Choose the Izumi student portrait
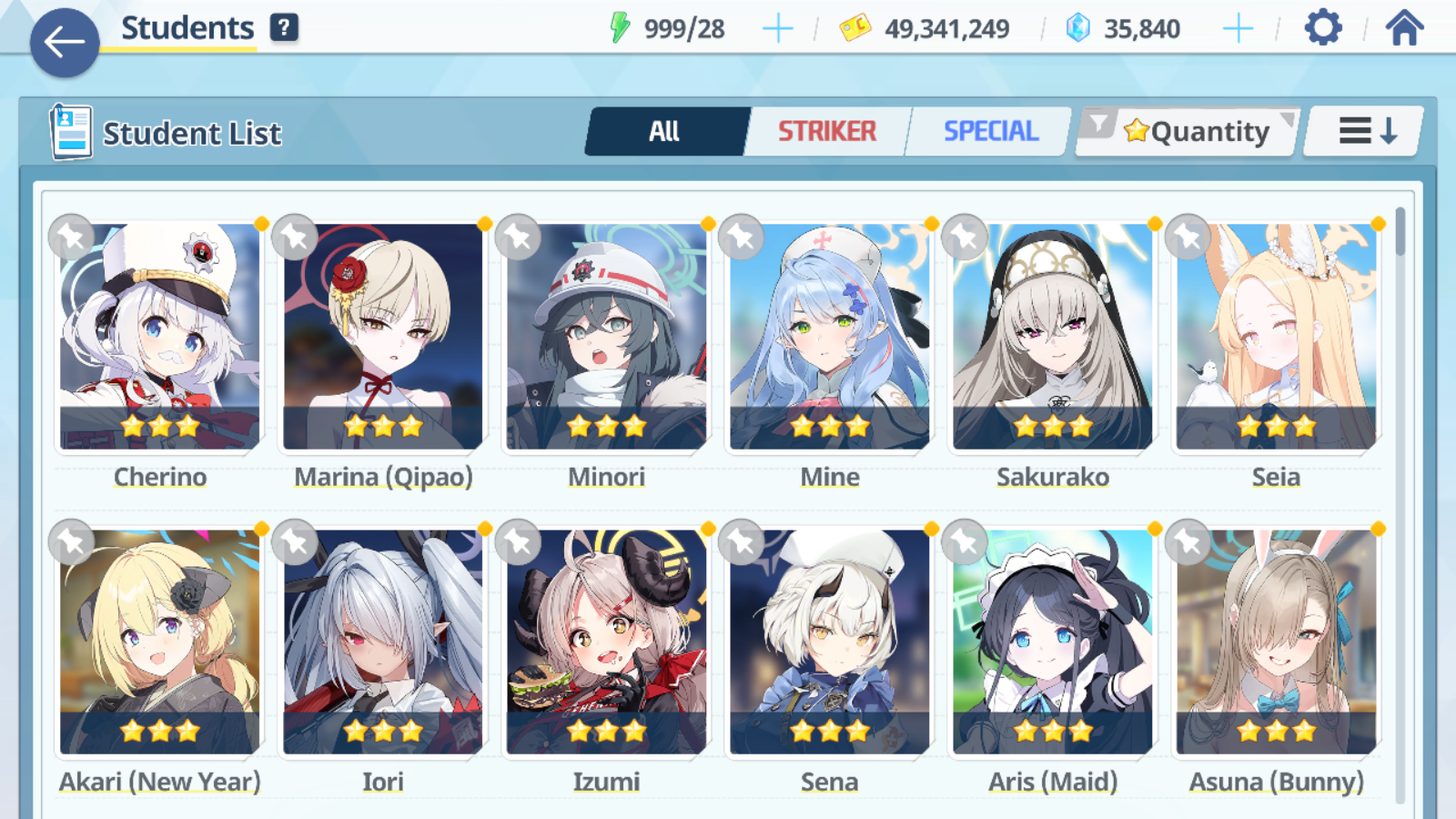This screenshot has width=1456, height=819. (606, 642)
